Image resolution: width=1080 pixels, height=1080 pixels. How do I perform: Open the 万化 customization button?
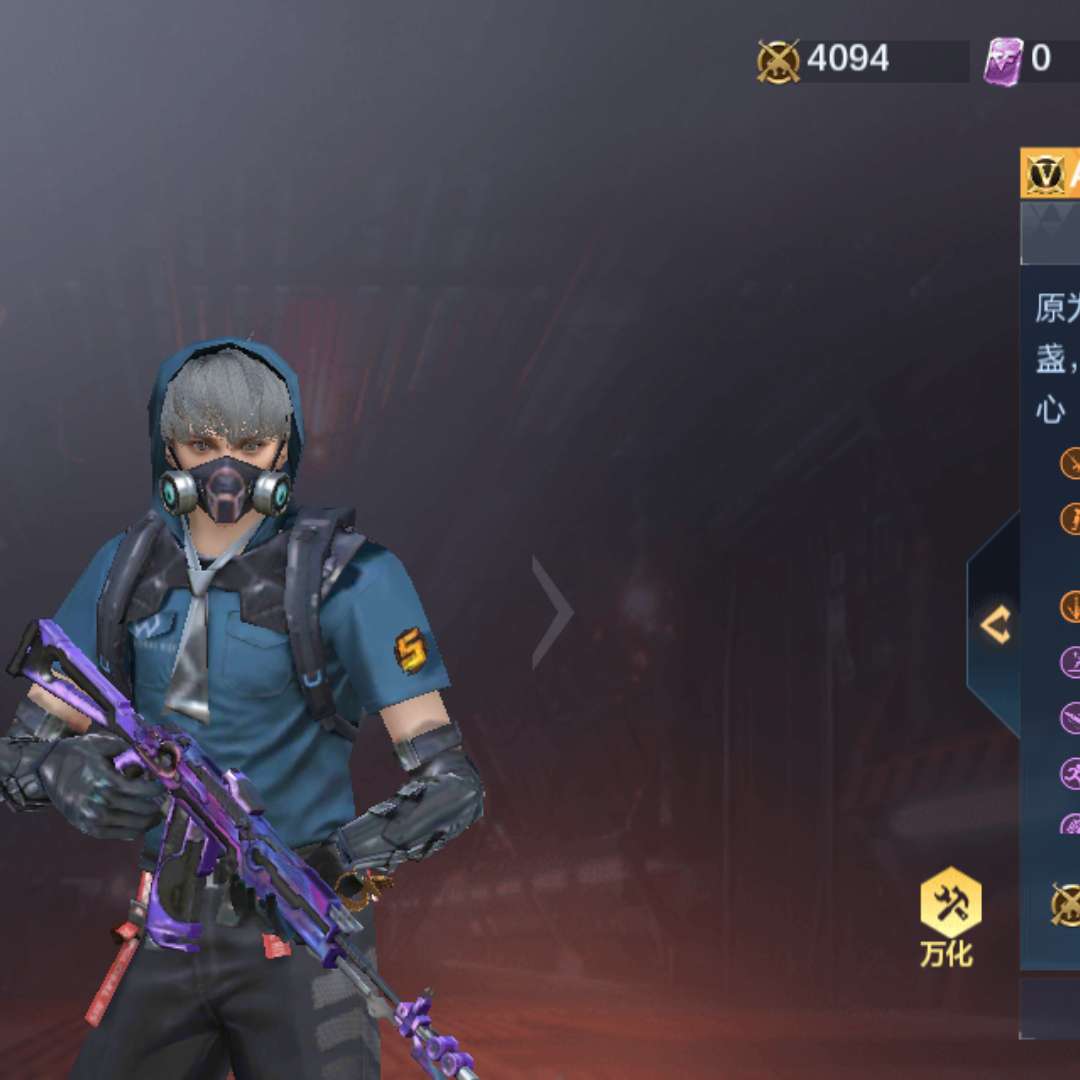949,915
